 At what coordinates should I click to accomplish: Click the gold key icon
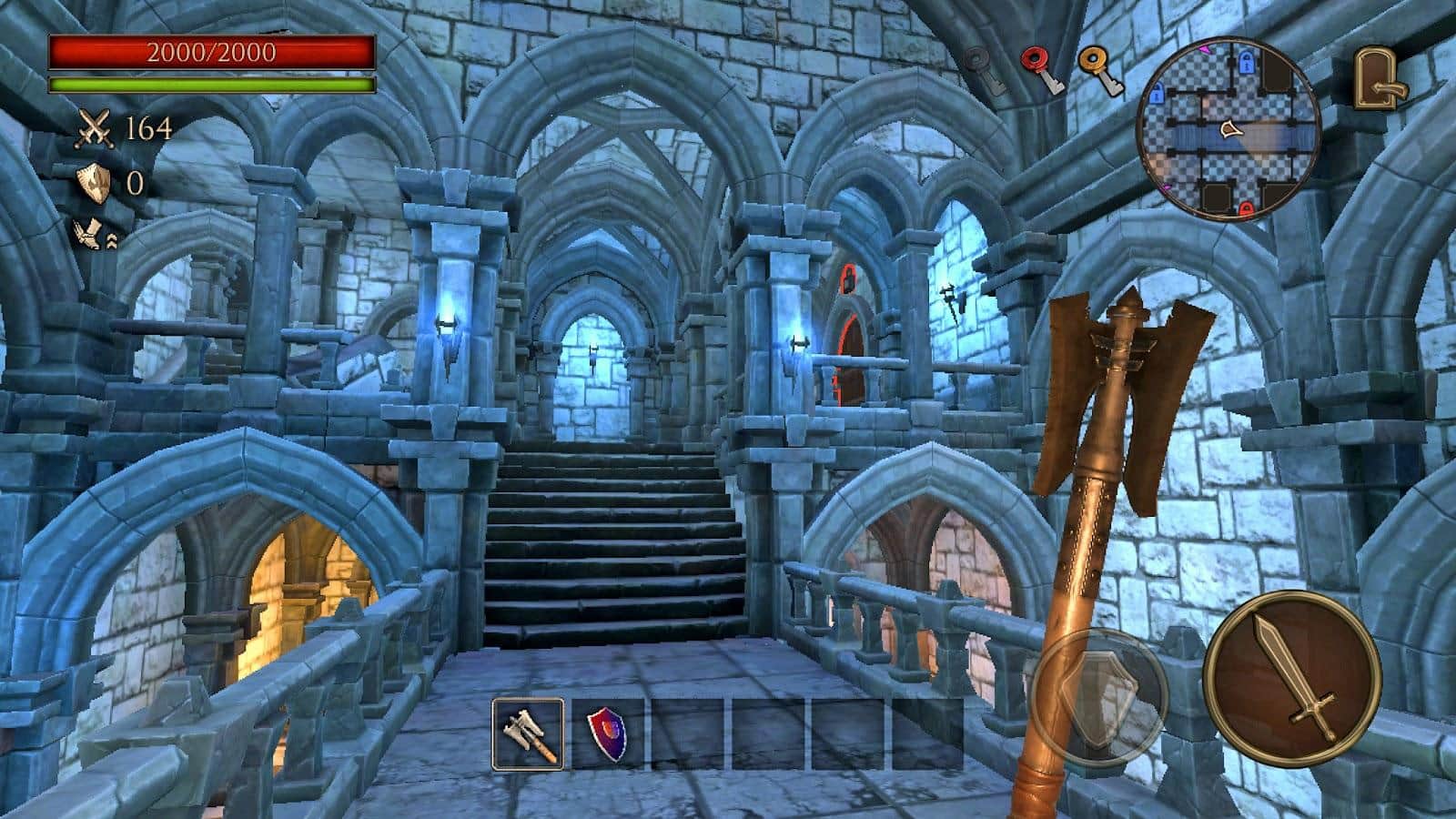[1099, 71]
